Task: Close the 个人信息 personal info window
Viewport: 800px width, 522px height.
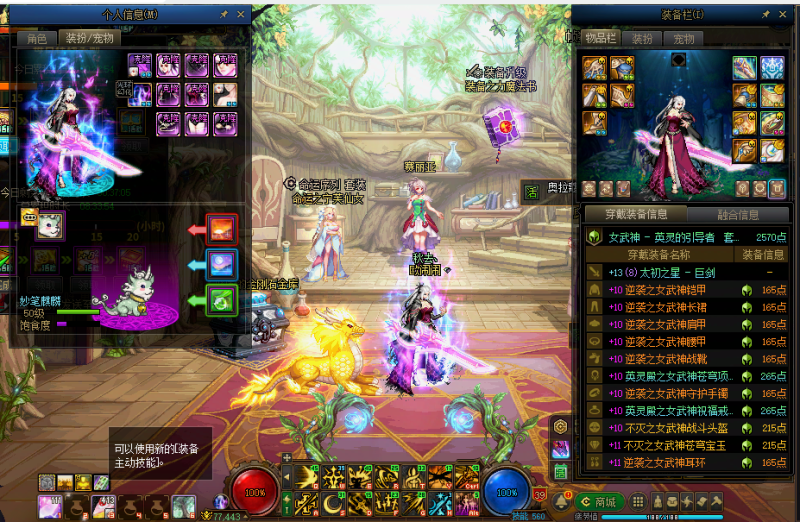Action: click(x=239, y=16)
